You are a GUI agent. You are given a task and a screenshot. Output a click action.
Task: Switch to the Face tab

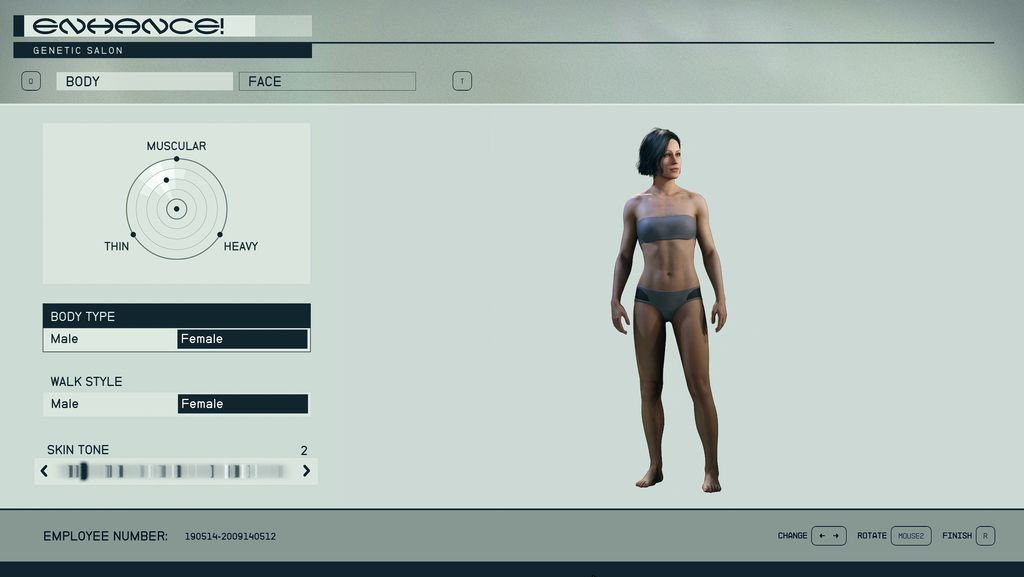click(x=327, y=81)
